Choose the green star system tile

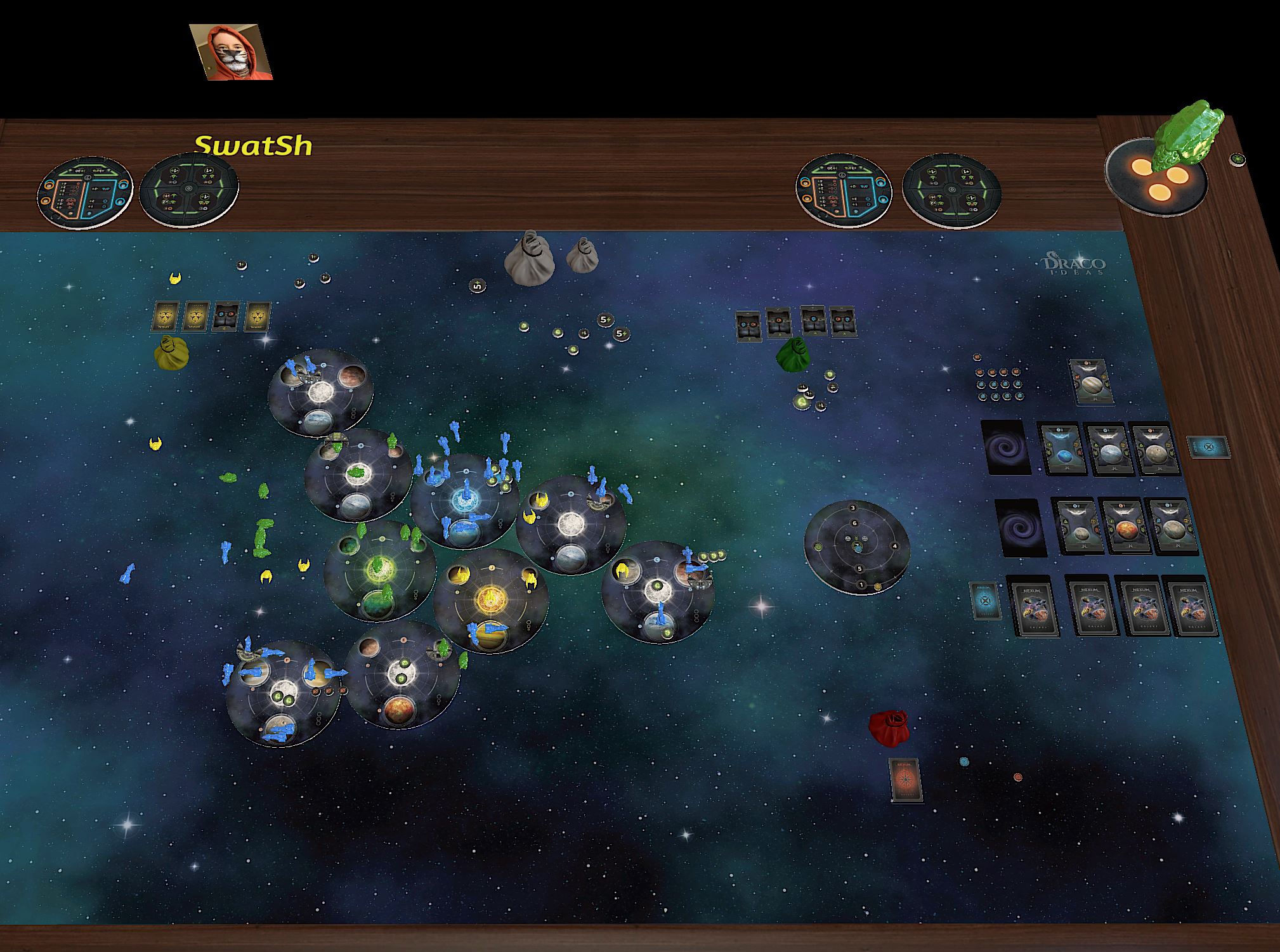(379, 571)
